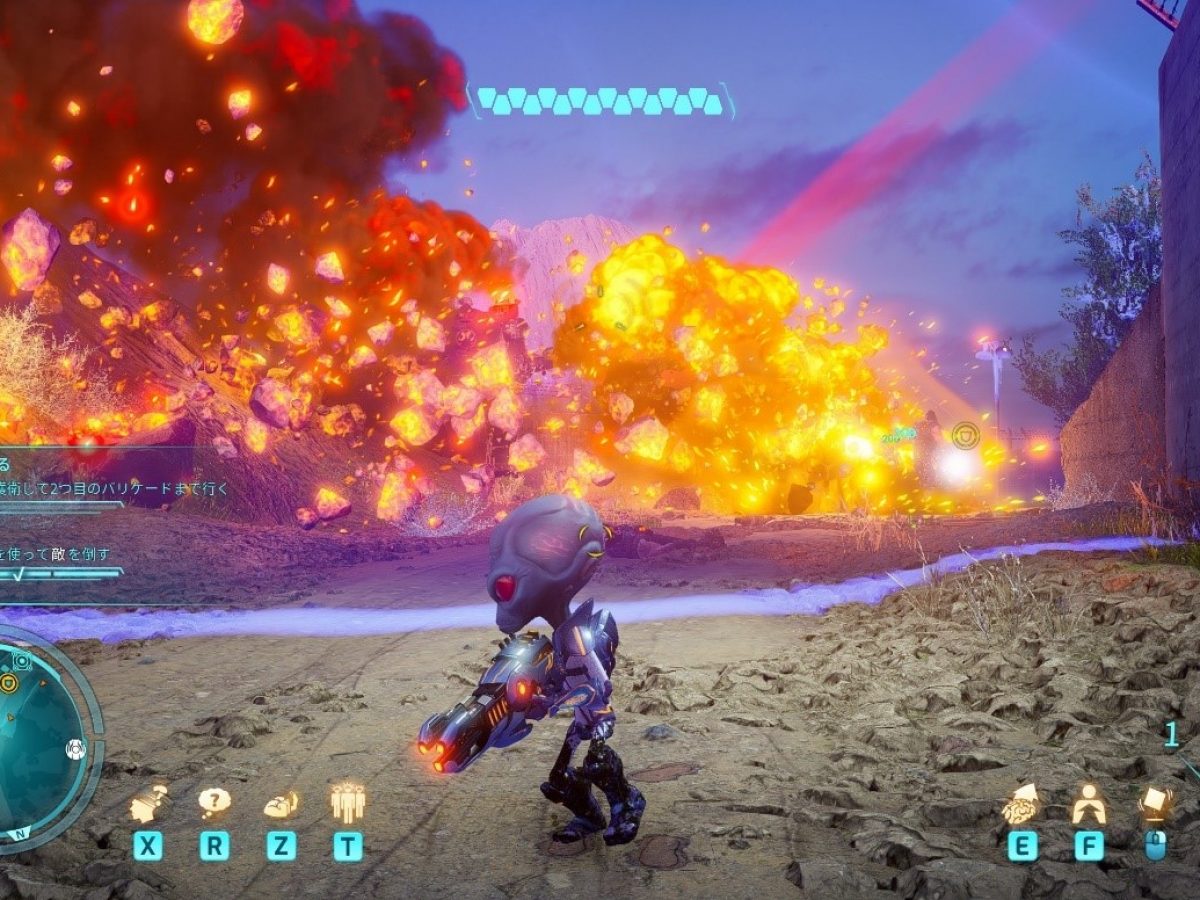Select the cracked brain extraction ability icon
The height and width of the screenshot is (900, 1200).
281,803
